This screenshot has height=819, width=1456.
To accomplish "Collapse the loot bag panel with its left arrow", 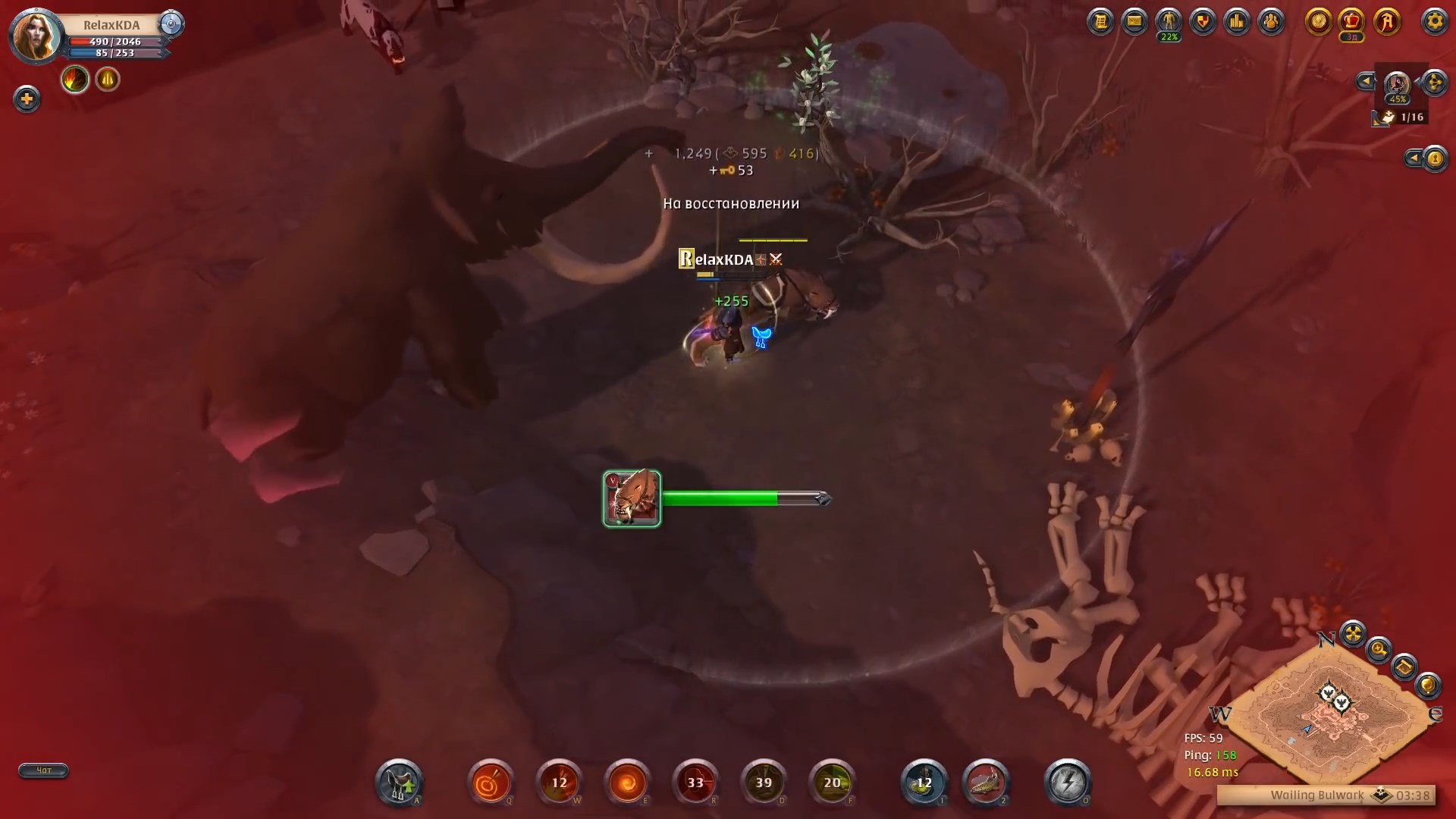I will pyautogui.click(x=1366, y=81).
